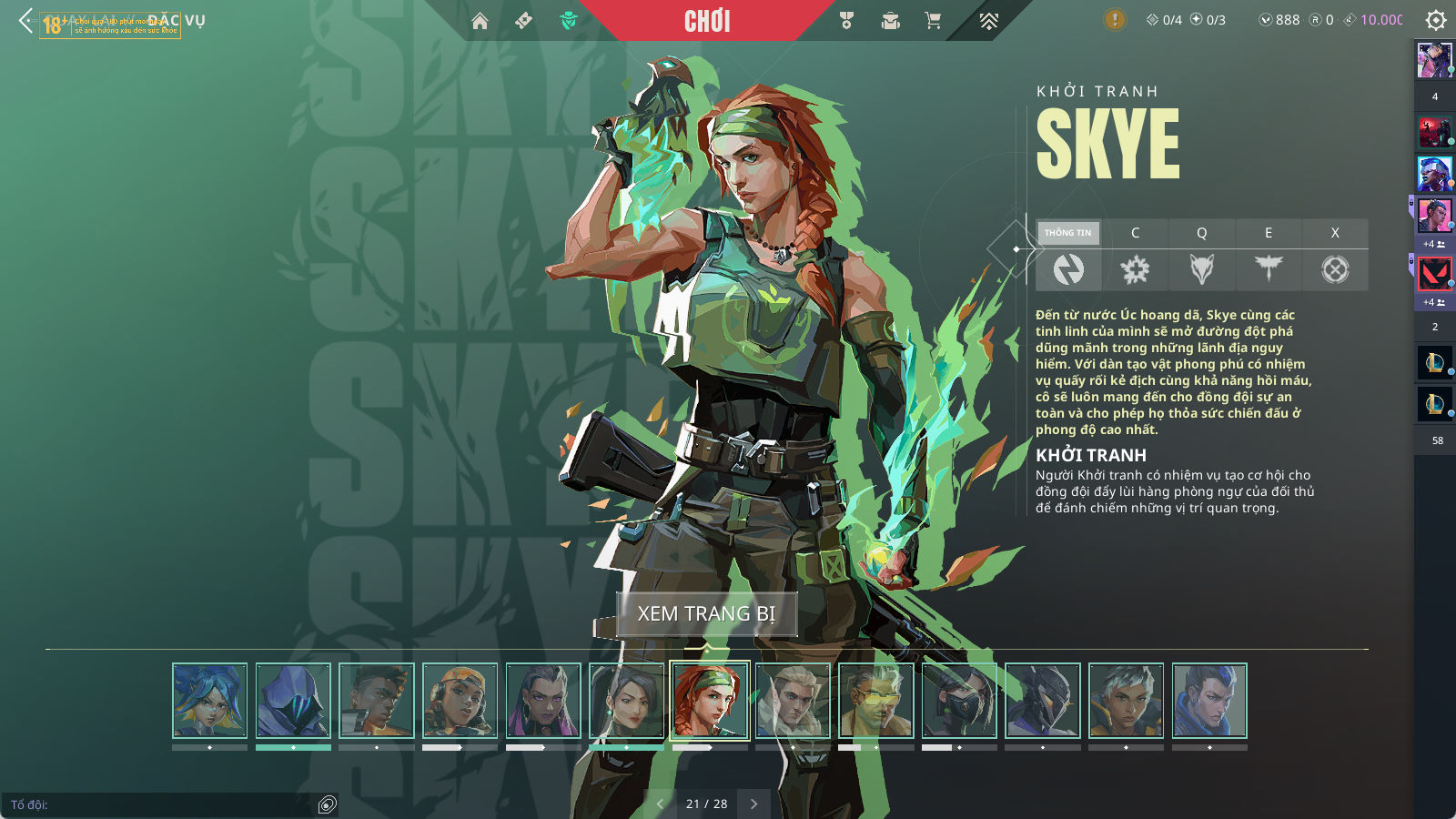Select Omen's hooded portrait
This screenshot has width=1456, height=819.
tap(293, 700)
